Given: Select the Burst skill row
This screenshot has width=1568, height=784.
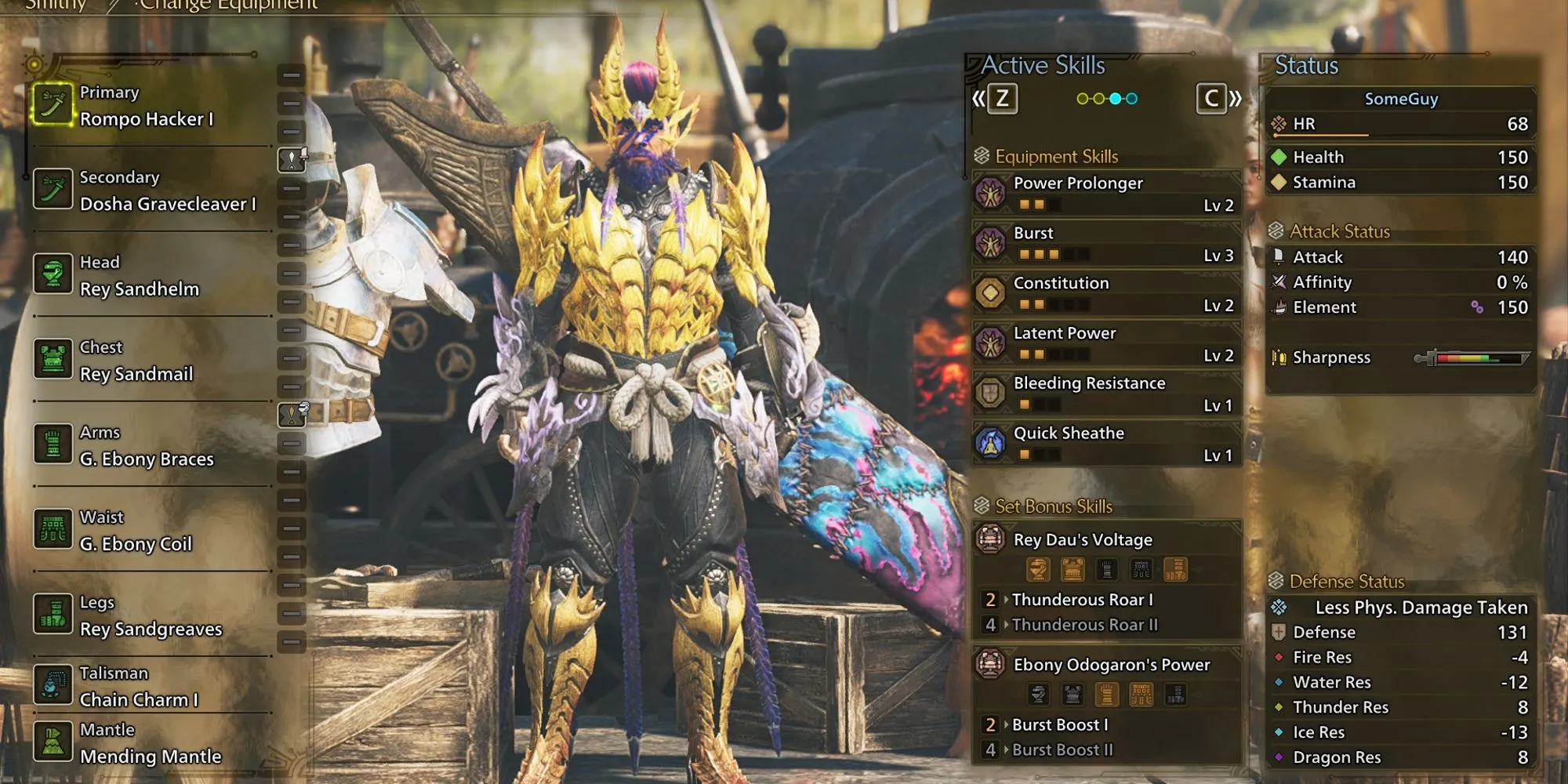Looking at the screenshot, I should click(x=1105, y=244).
